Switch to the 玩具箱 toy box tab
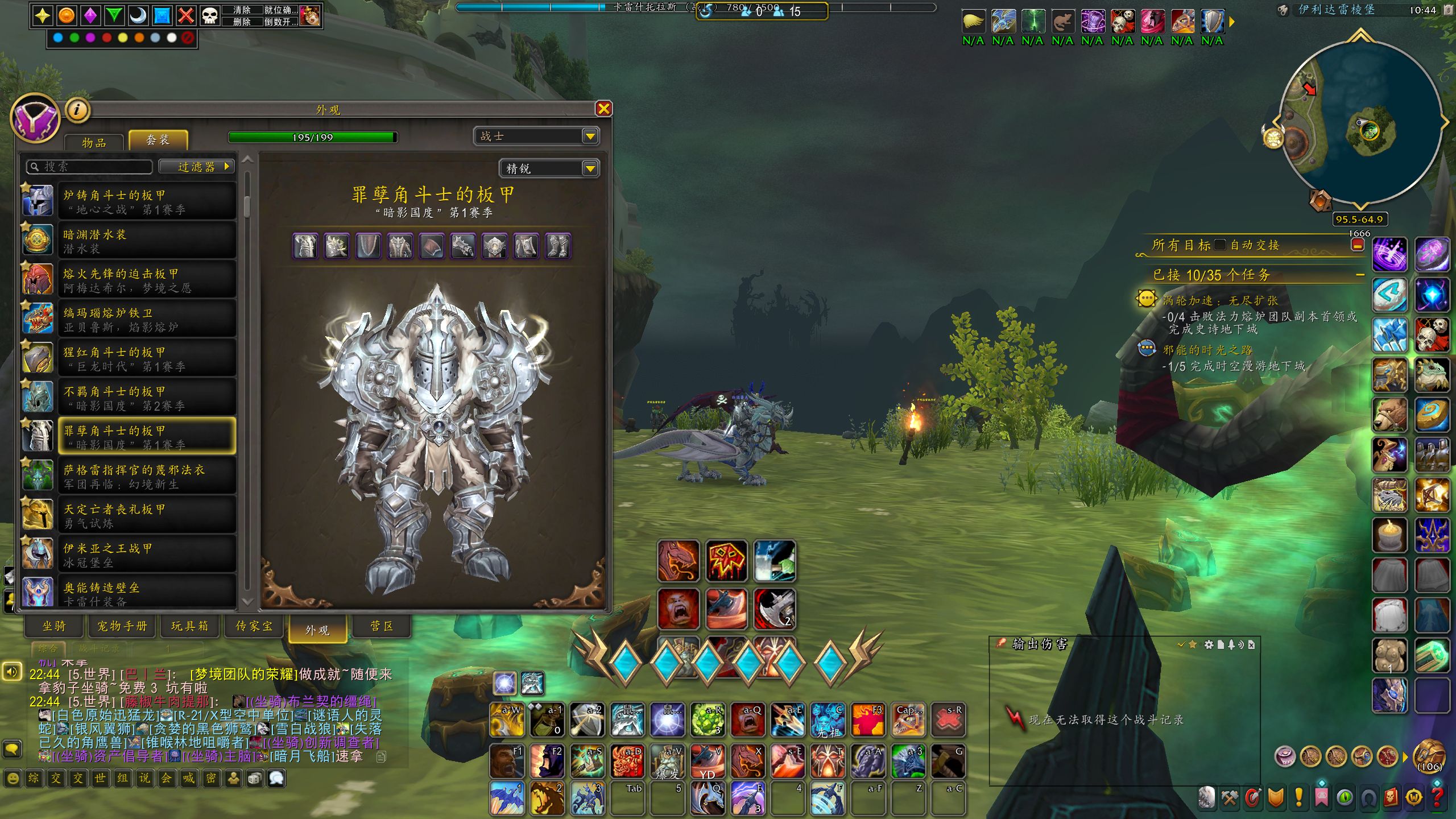This screenshot has height=819, width=1456. tap(190, 626)
